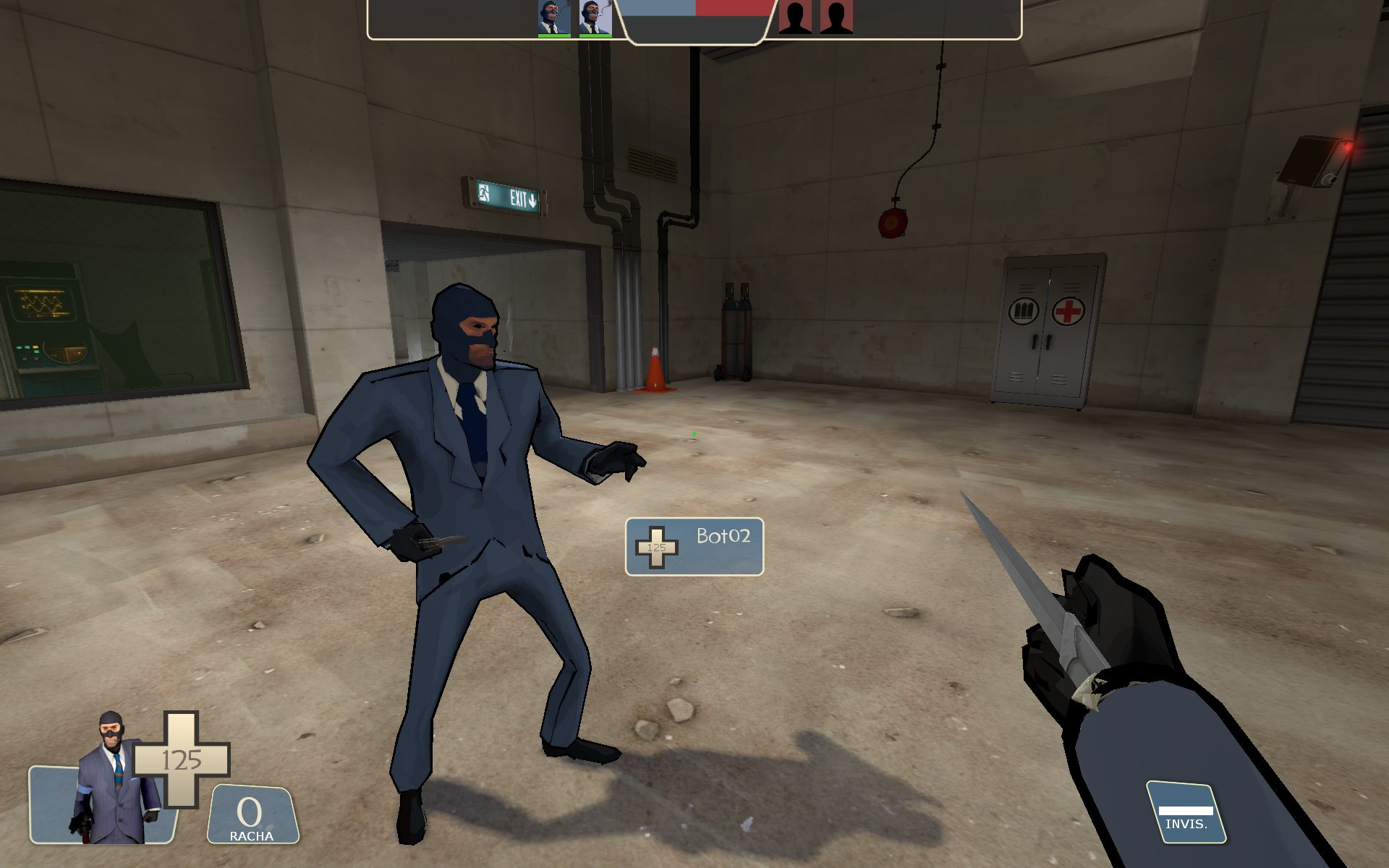Expand the center round timer panel
Screen dimensions: 1389x868
pos(696,23)
